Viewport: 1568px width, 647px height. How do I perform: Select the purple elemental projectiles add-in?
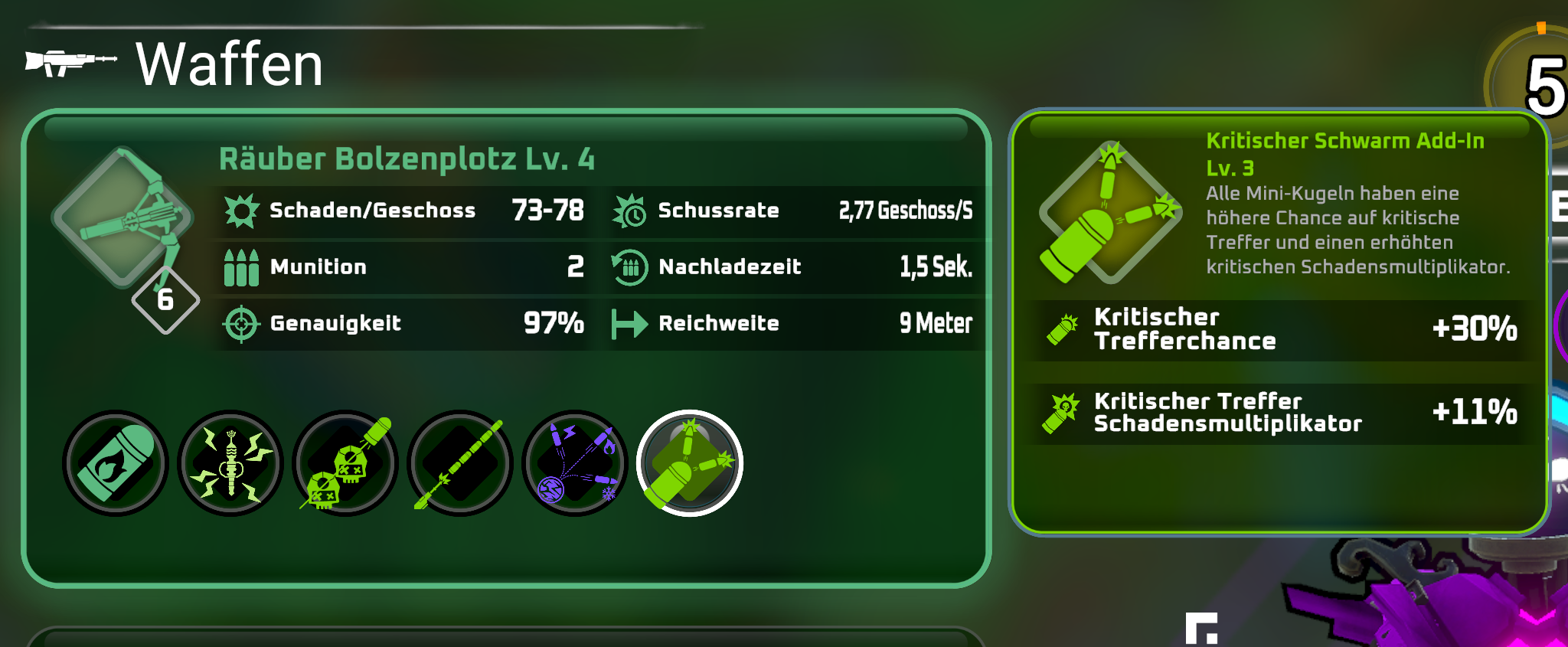pyautogui.click(x=575, y=464)
